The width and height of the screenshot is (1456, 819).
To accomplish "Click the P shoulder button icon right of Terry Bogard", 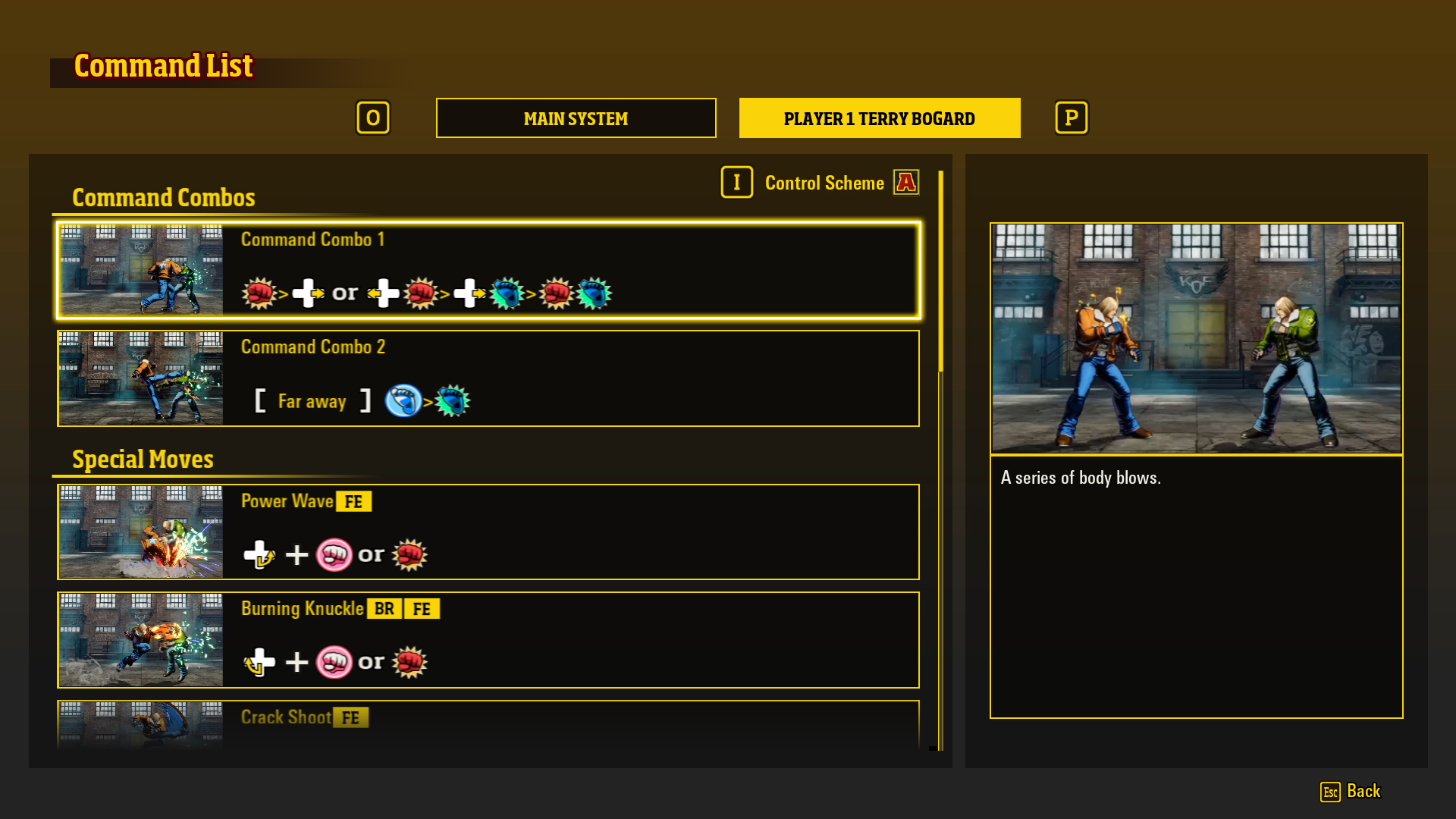I will (x=1071, y=118).
